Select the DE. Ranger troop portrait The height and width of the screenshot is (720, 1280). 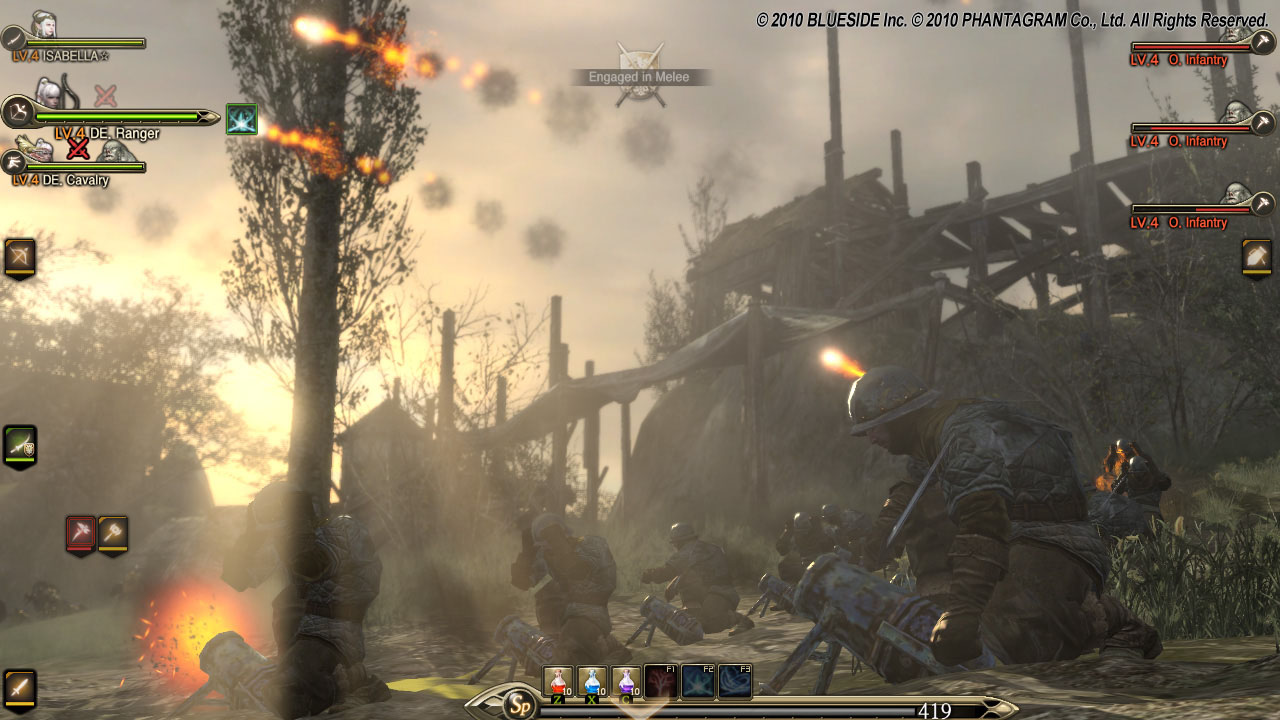click(x=48, y=95)
